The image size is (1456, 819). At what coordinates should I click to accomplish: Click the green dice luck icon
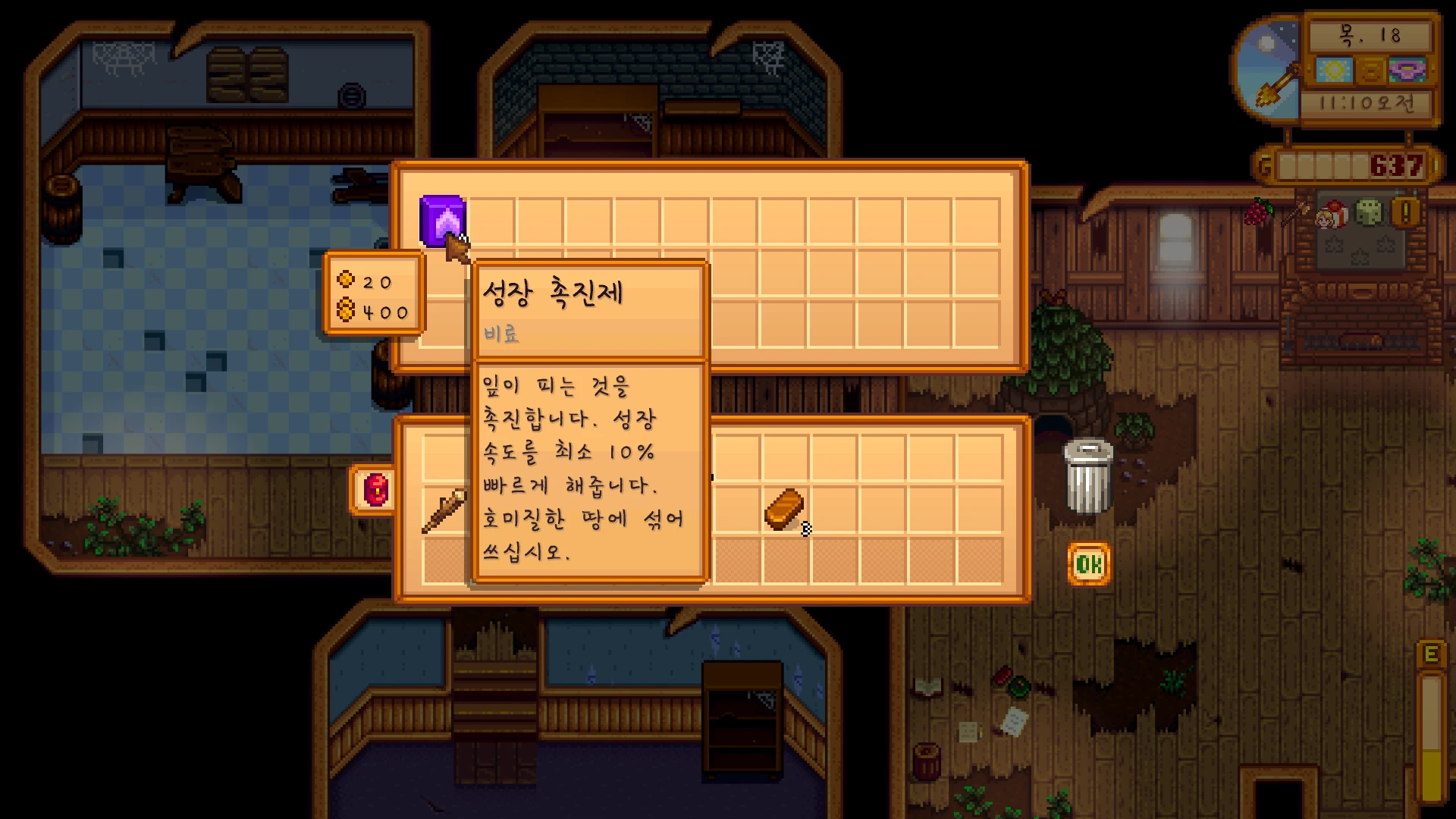1369,212
